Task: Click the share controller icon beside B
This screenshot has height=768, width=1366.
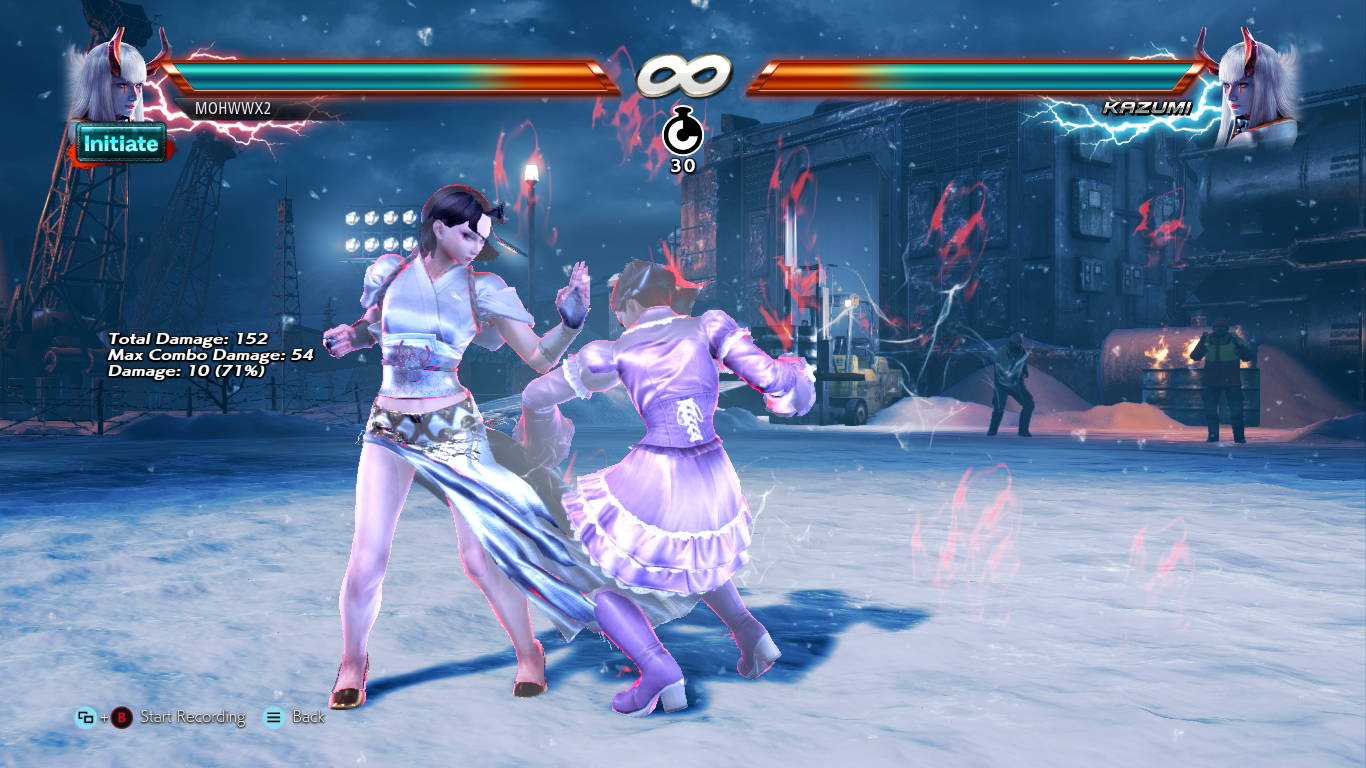Action: 85,717
